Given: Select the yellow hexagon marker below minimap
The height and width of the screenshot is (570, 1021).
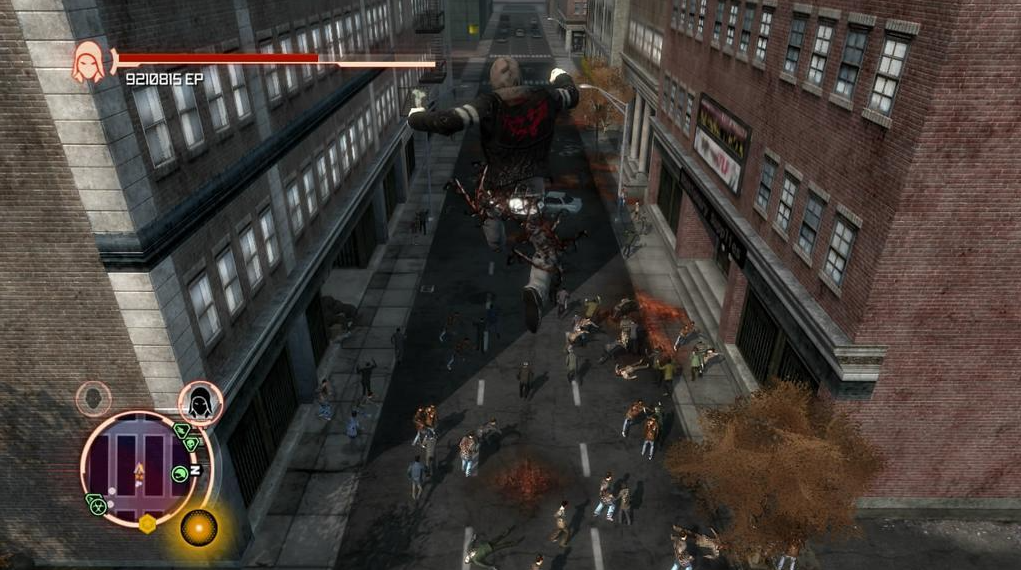Looking at the screenshot, I should click(147, 523).
